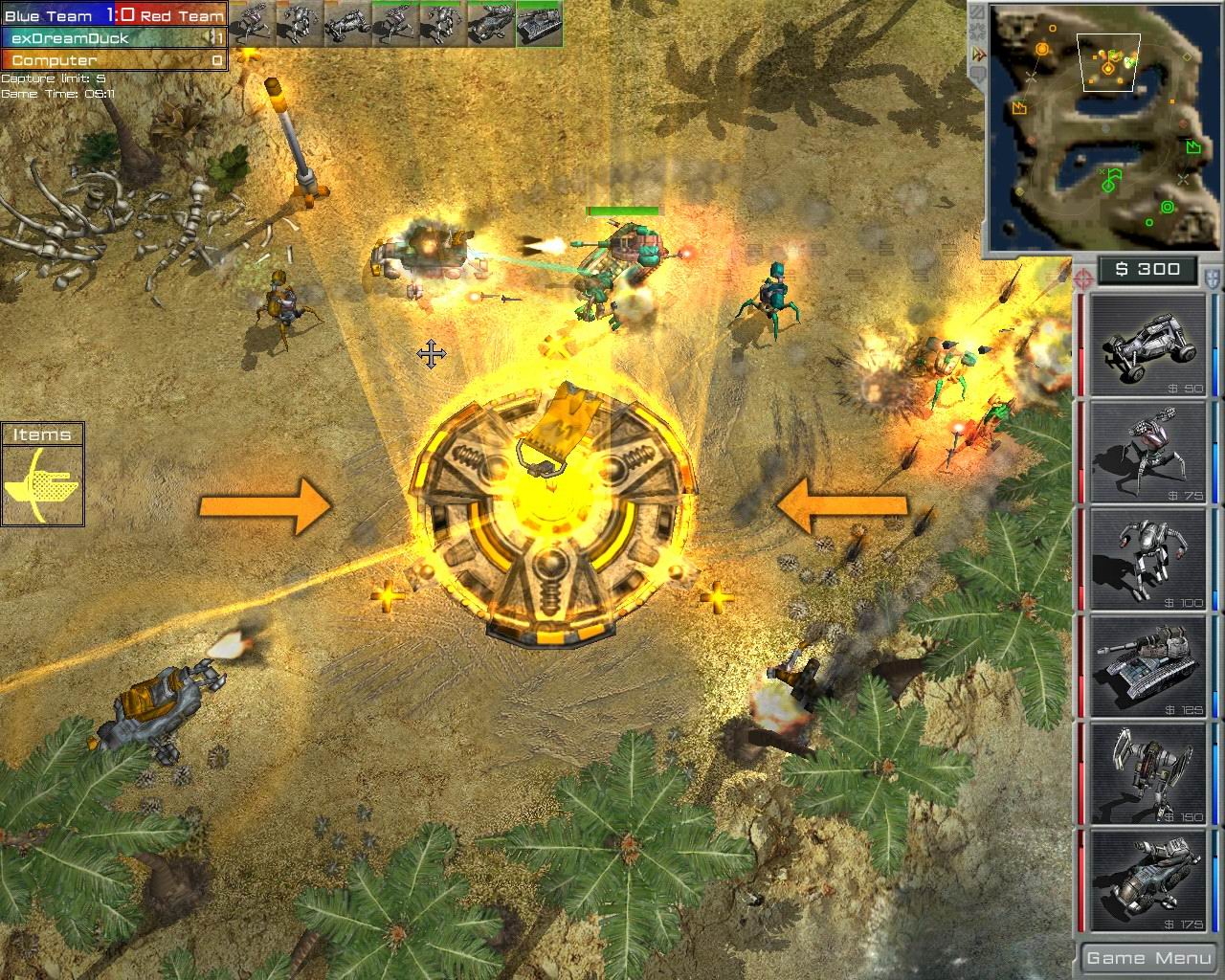
Task: Buy the $150 heavy mech unit
Action: (1144, 773)
